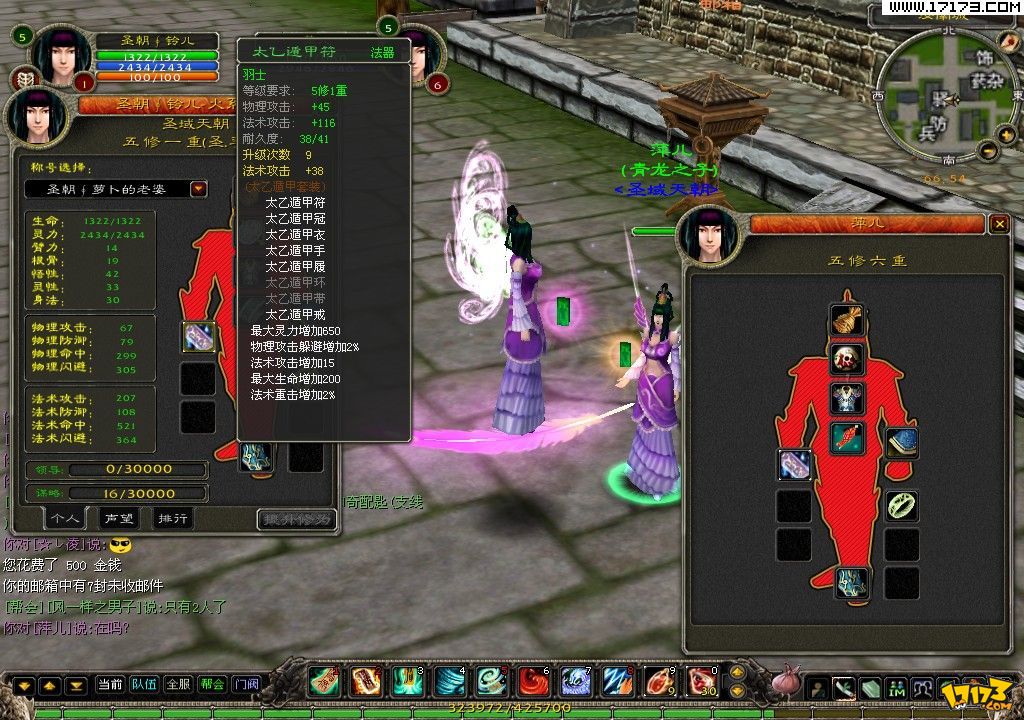The image size is (1024, 720).
Task: Select the green ring slot on 萍儿
Action: point(902,505)
